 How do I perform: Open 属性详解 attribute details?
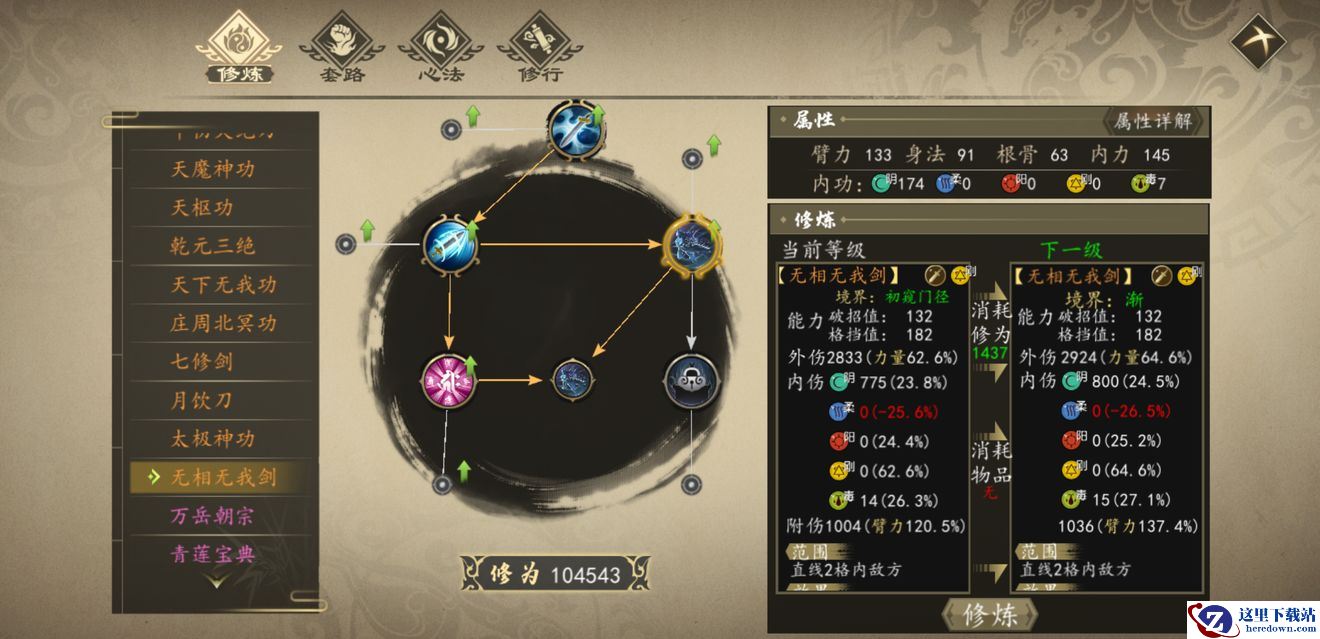[x=1153, y=122]
